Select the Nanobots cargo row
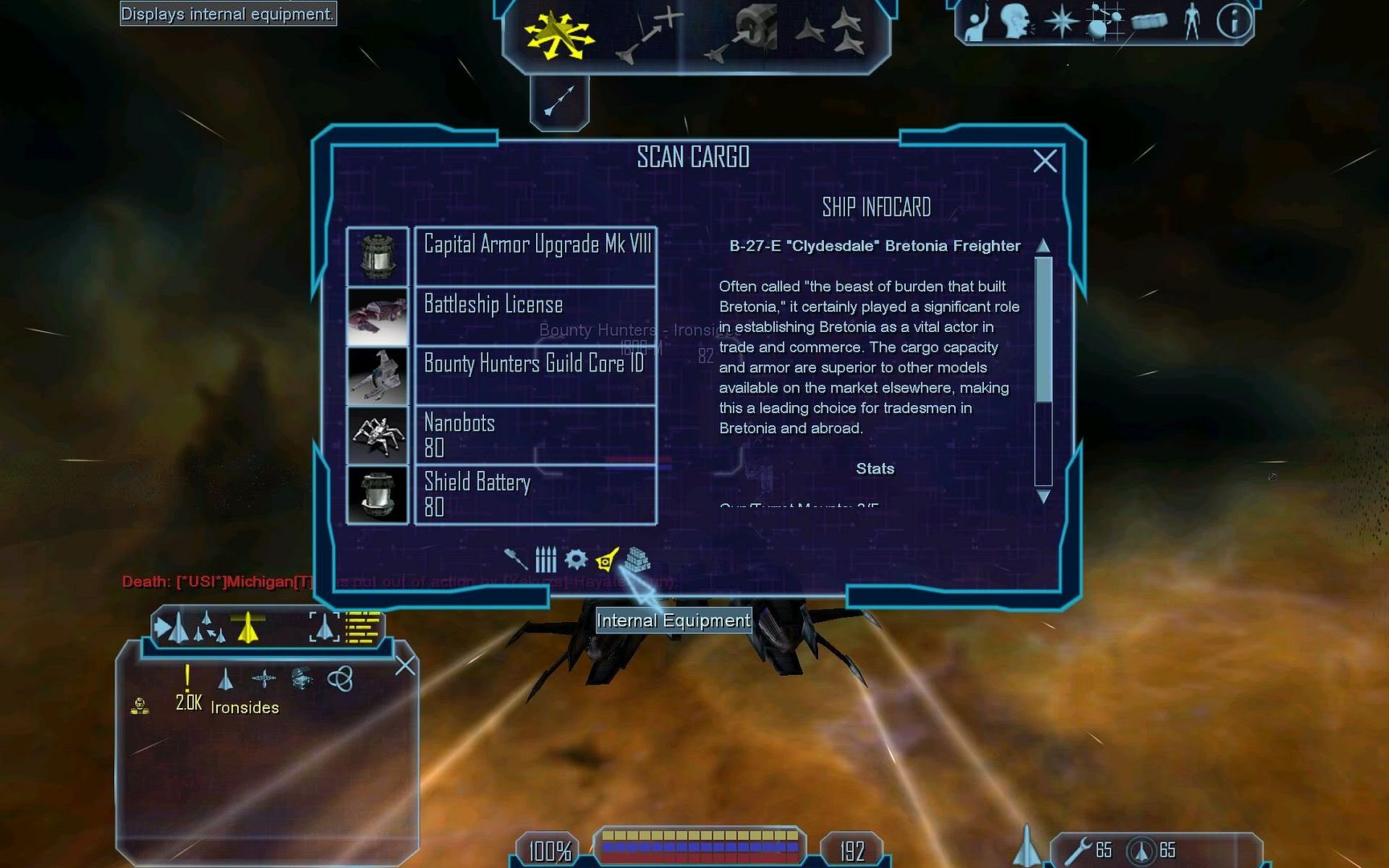This screenshot has width=1389, height=868. 535,435
